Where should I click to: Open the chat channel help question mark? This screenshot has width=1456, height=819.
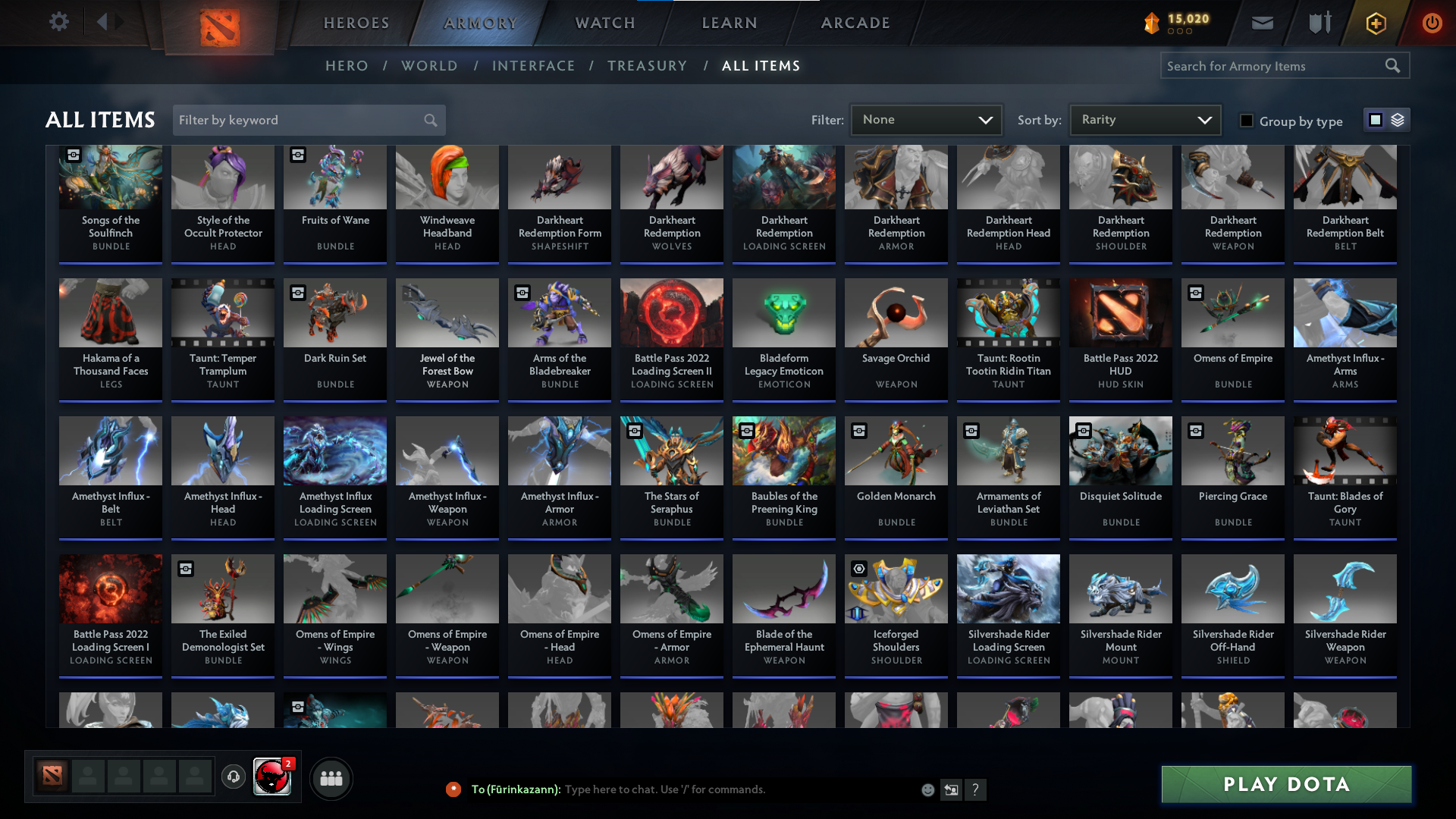(x=976, y=789)
